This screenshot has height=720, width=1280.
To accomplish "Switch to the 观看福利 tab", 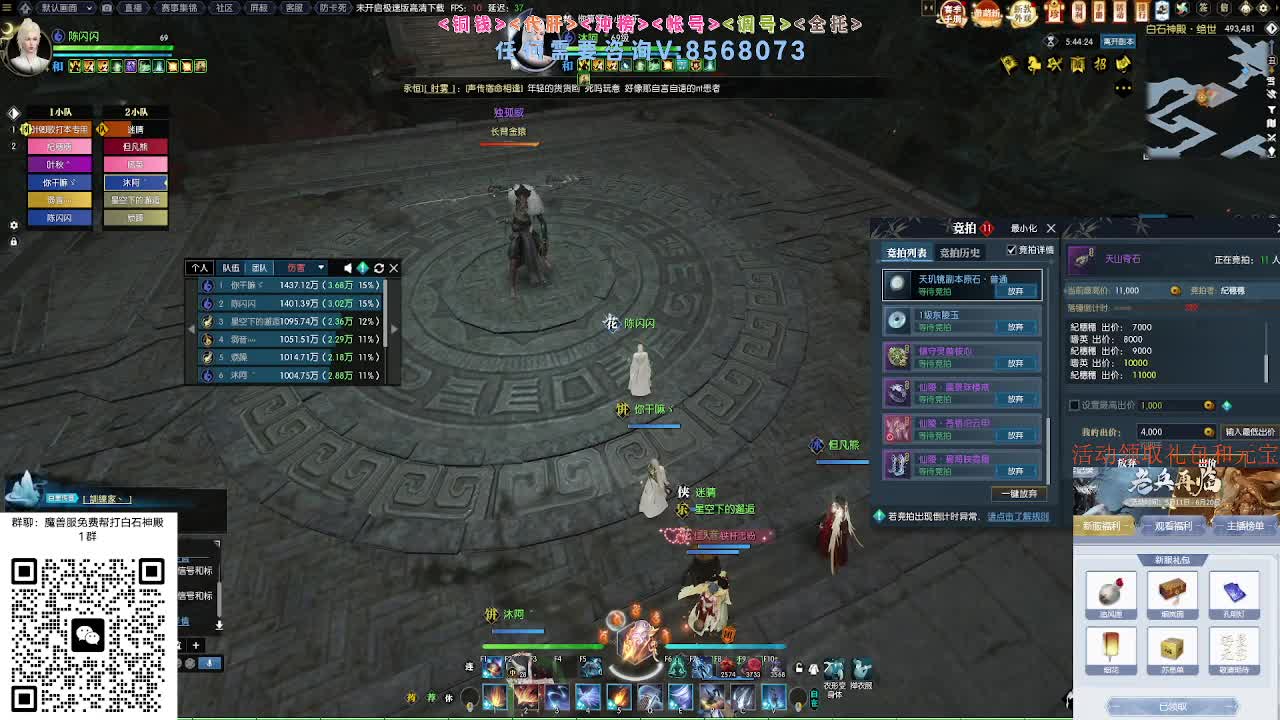I will (x=1175, y=525).
